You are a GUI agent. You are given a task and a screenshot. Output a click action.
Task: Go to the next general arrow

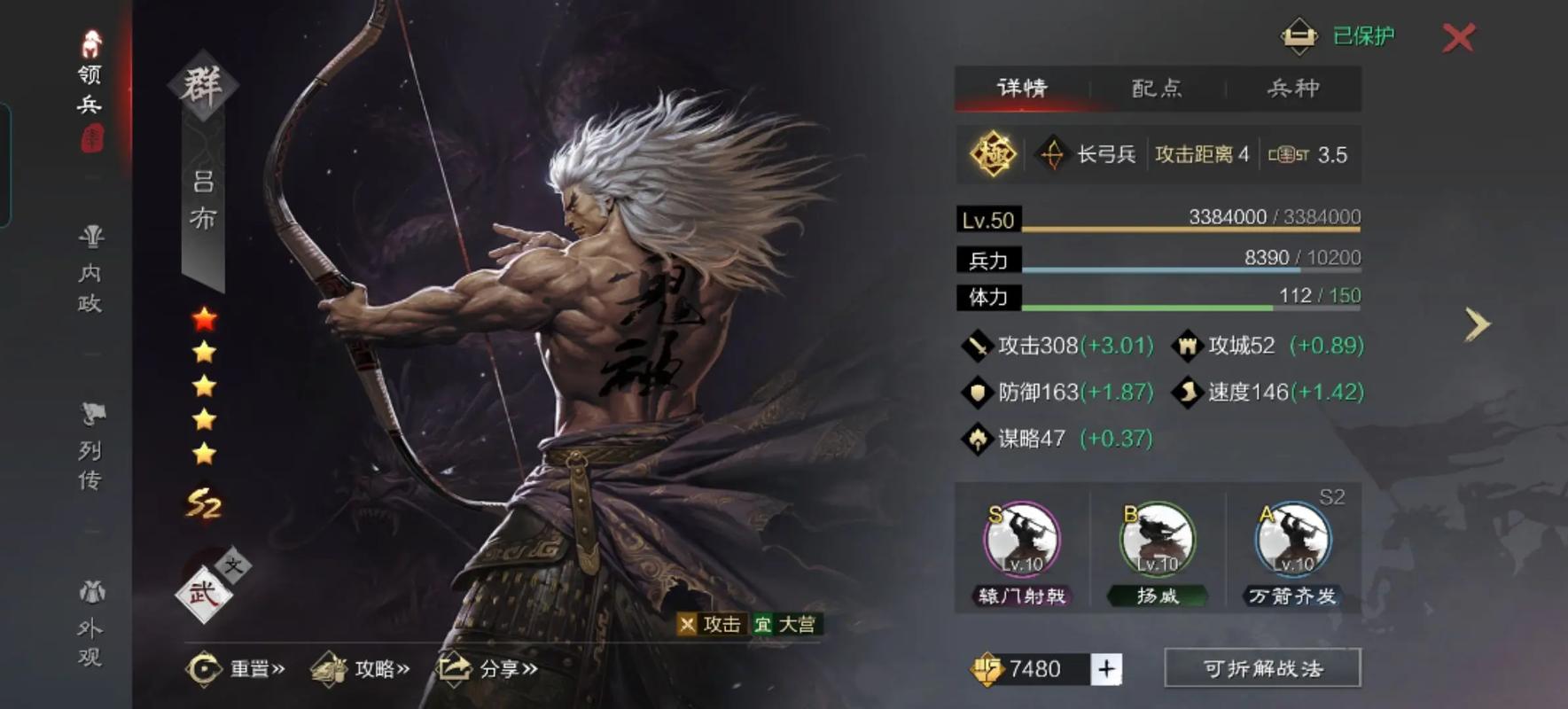pos(1477,324)
